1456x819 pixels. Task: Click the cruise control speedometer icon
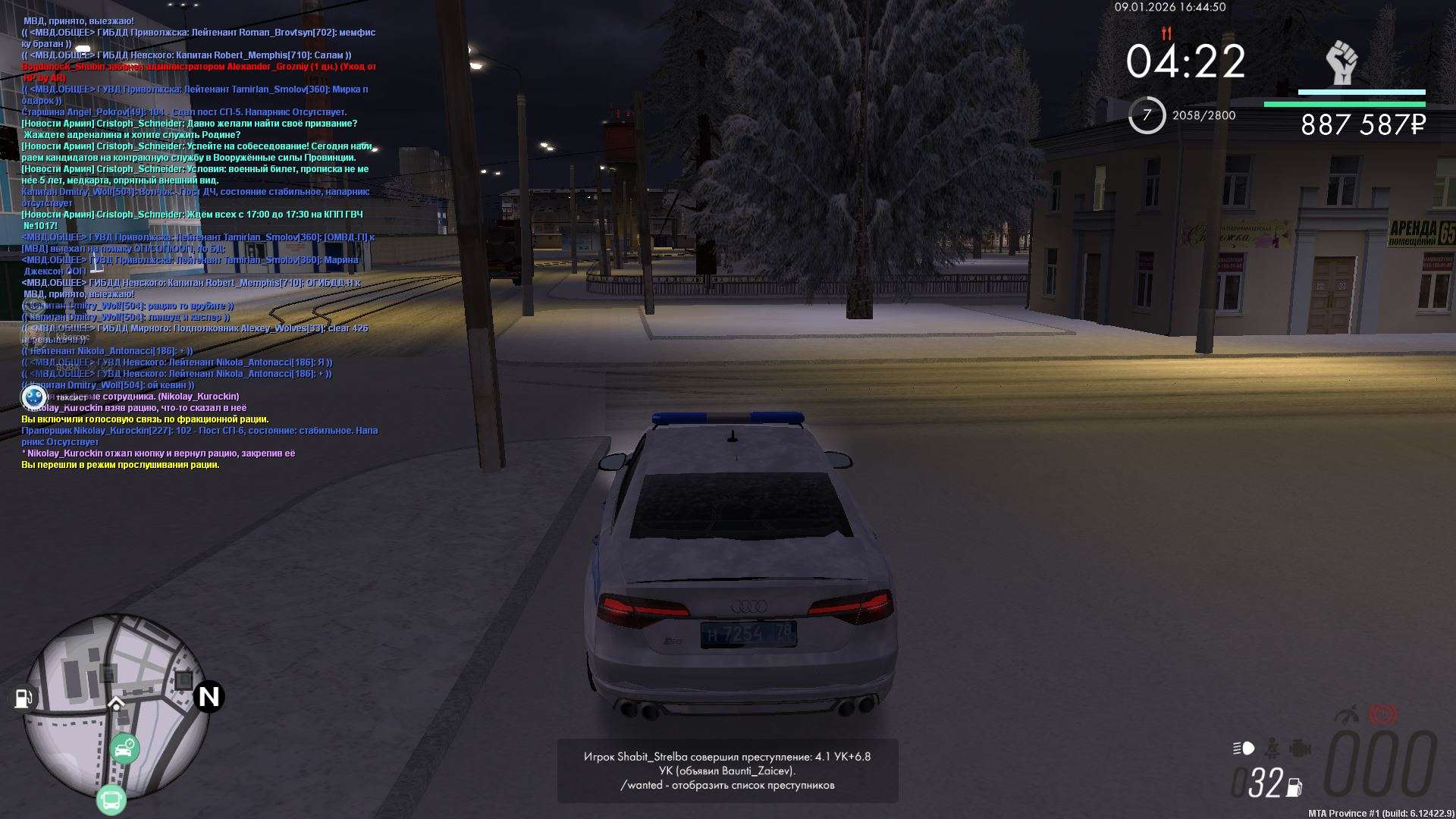click(x=1348, y=714)
